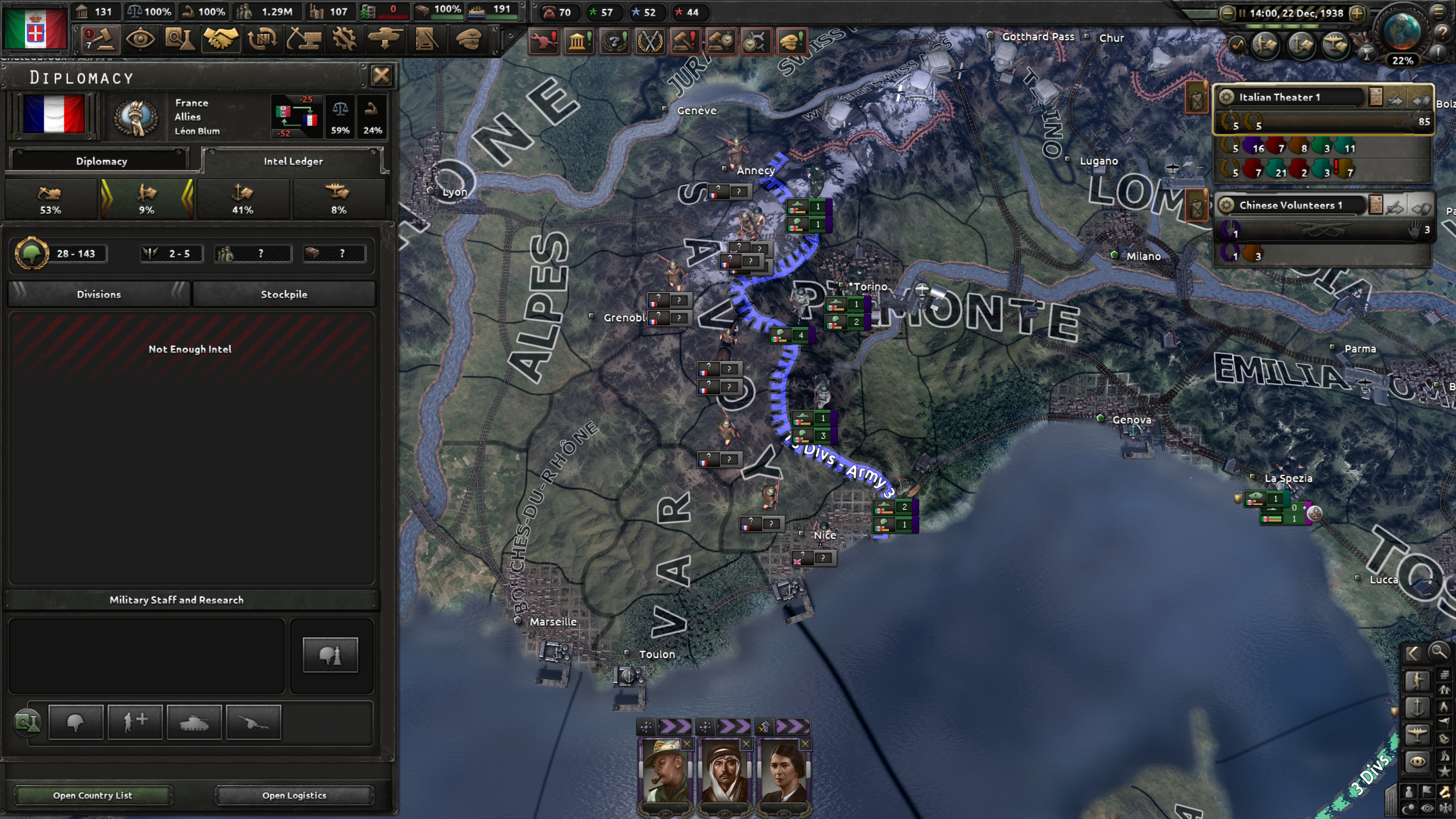
Task: Increase game speed with the plus button
Action: [x=1358, y=13]
